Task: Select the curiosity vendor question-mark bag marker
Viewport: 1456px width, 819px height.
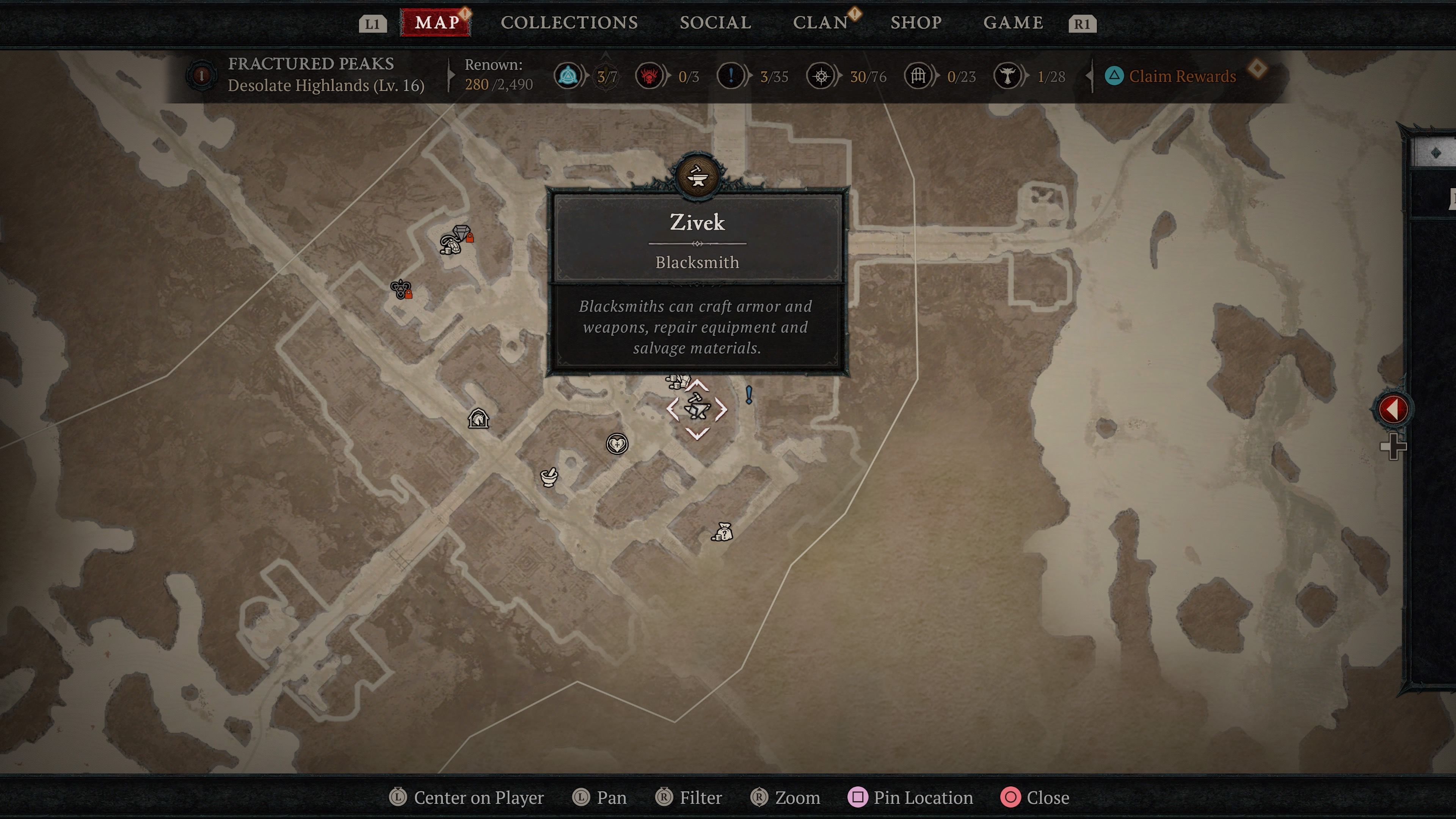Action: click(723, 532)
